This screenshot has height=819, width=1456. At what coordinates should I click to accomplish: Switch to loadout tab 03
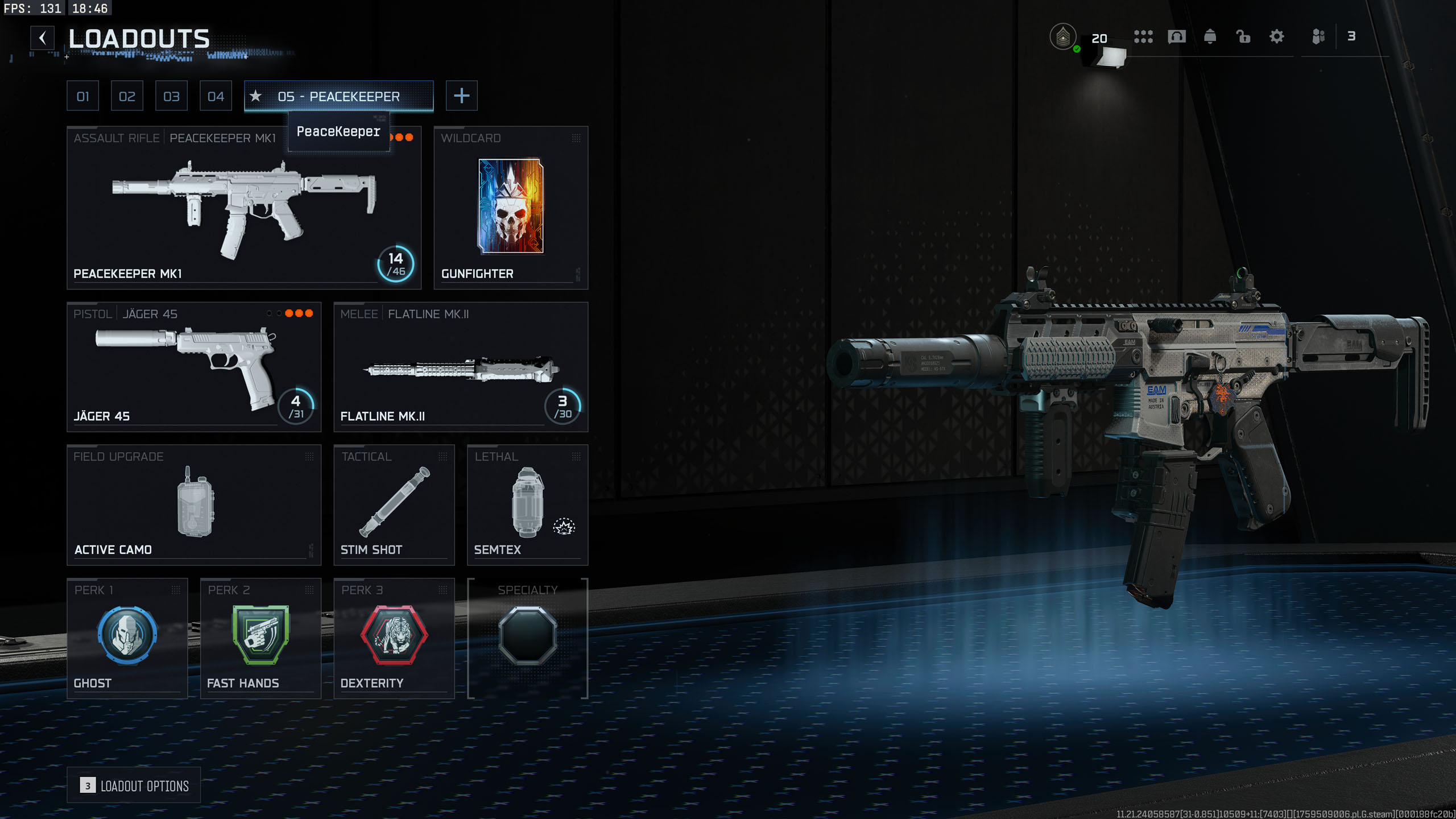[171, 96]
